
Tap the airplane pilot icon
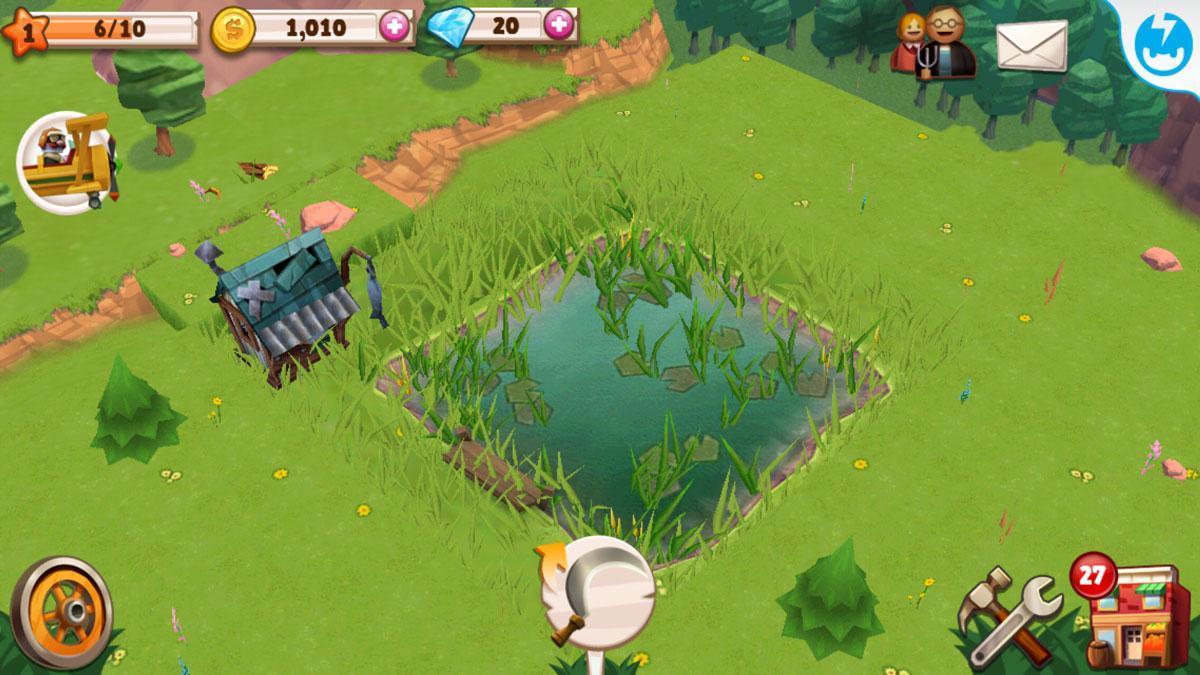tap(66, 162)
